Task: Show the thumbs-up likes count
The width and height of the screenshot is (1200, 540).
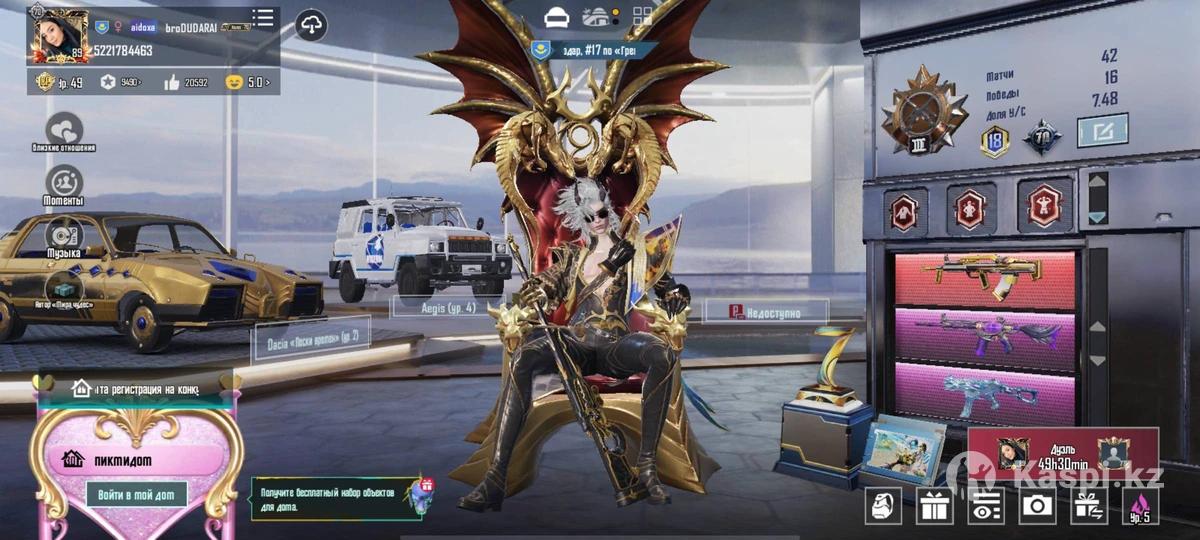Action: point(184,82)
